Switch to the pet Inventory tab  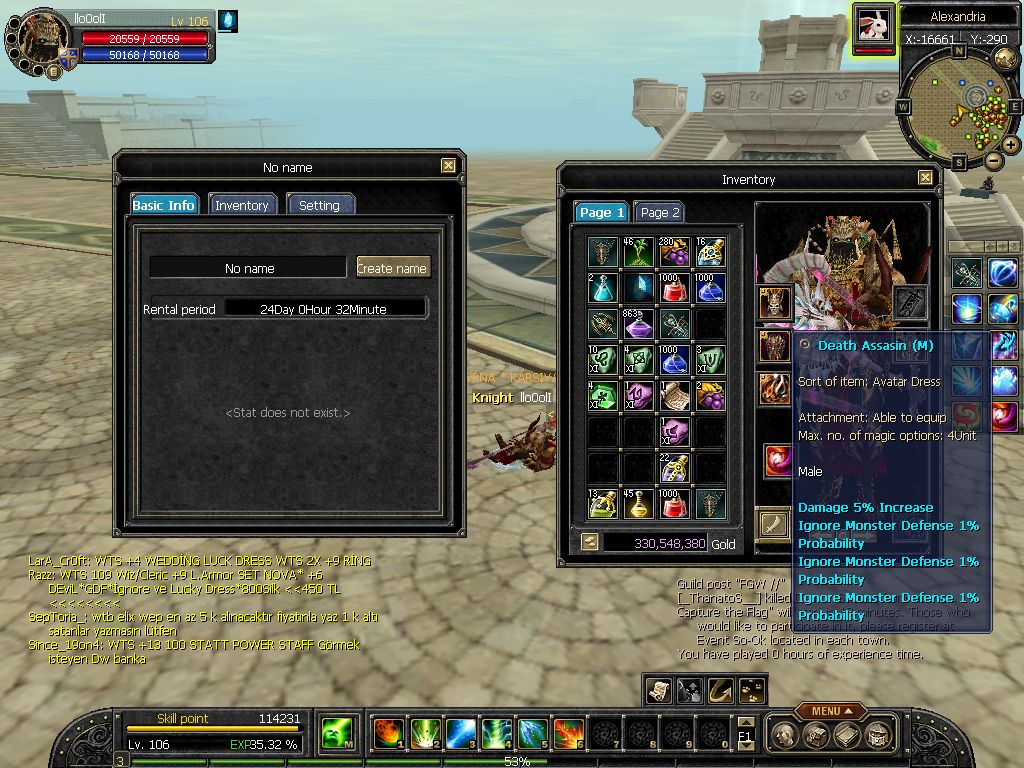[241, 205]
